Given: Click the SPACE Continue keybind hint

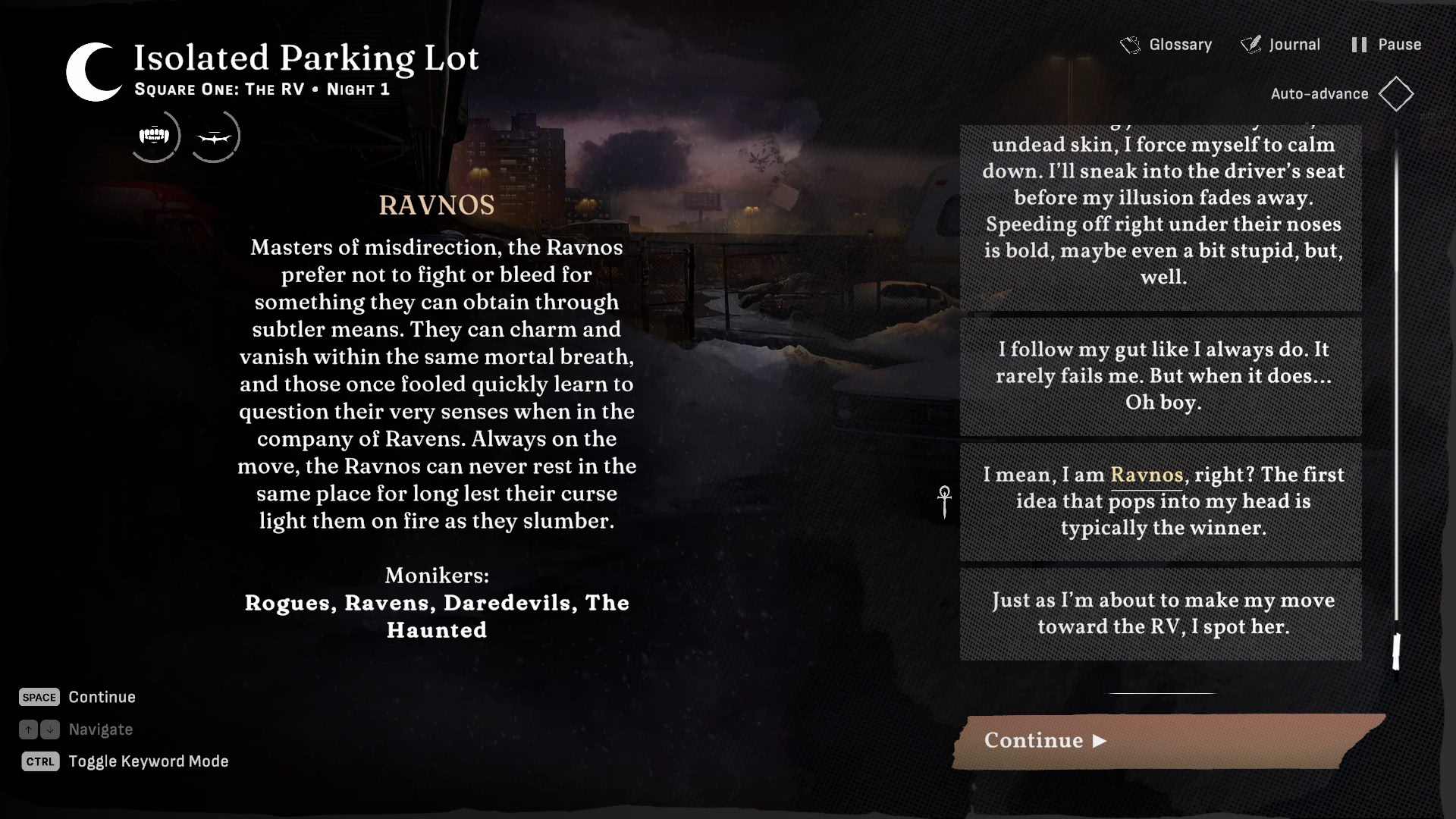Looking at the screenshot, I should click(x=39, y=697).
